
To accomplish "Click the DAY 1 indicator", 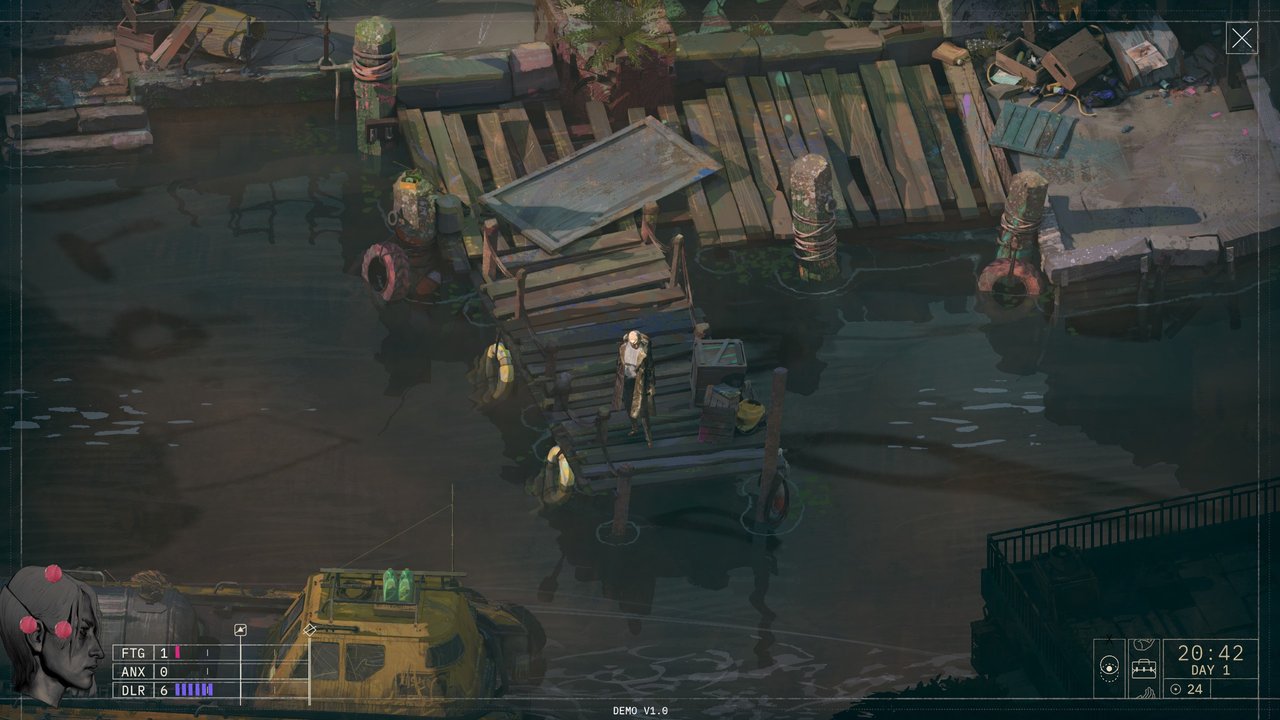I will tap(1210, 669).
